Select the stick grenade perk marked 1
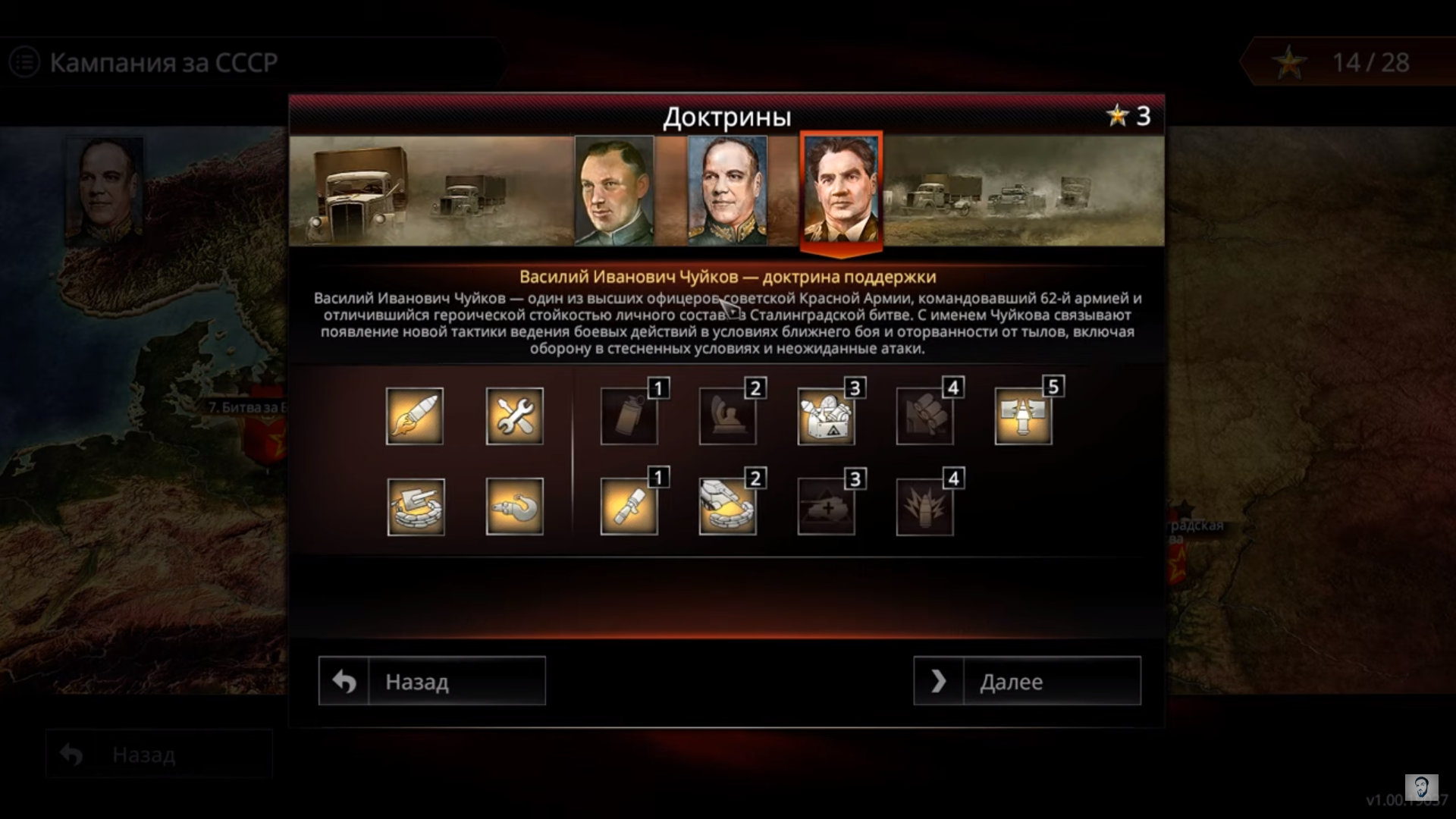 (629, 507)
